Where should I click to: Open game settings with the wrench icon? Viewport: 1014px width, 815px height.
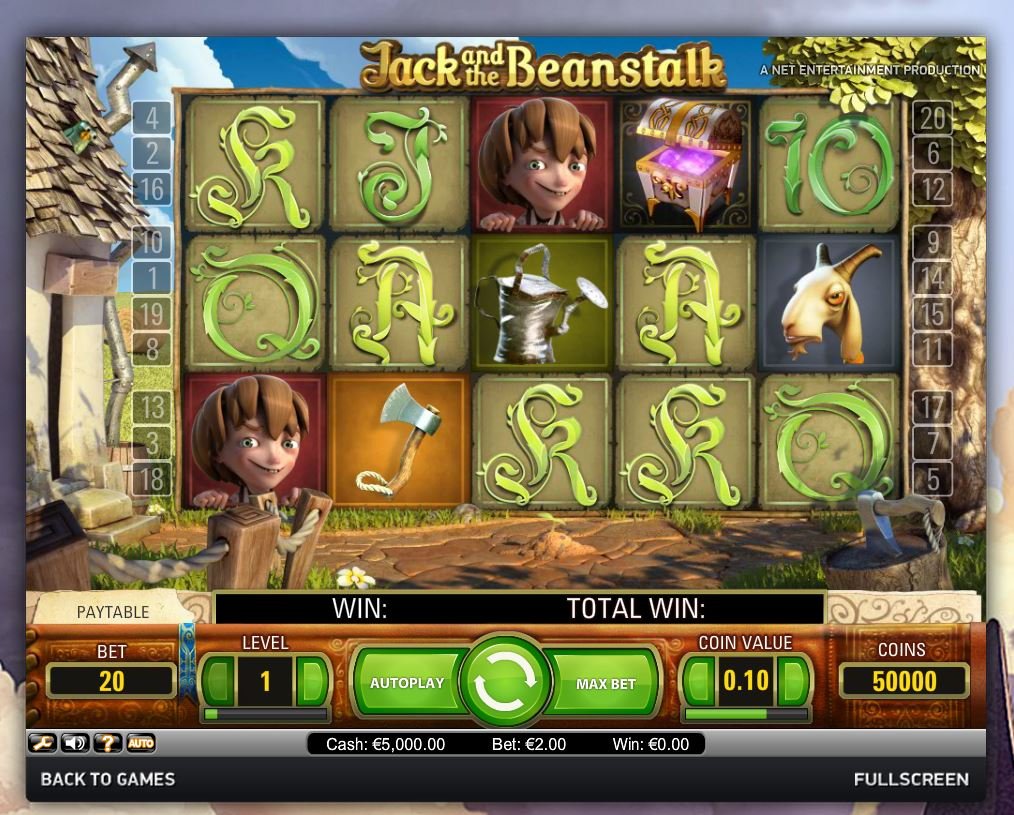point(42,743)
